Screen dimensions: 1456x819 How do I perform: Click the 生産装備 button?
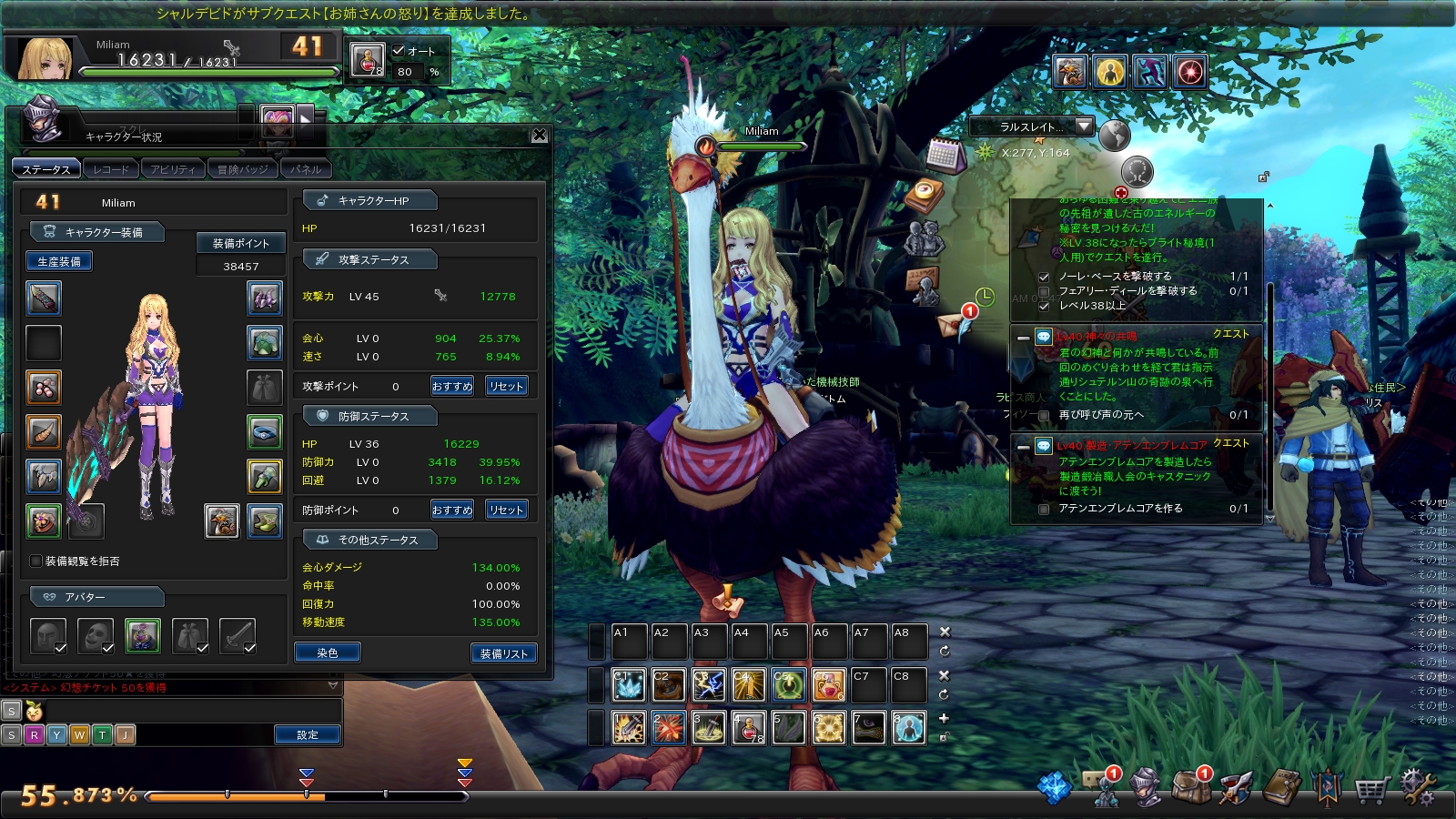coord(59,261)
